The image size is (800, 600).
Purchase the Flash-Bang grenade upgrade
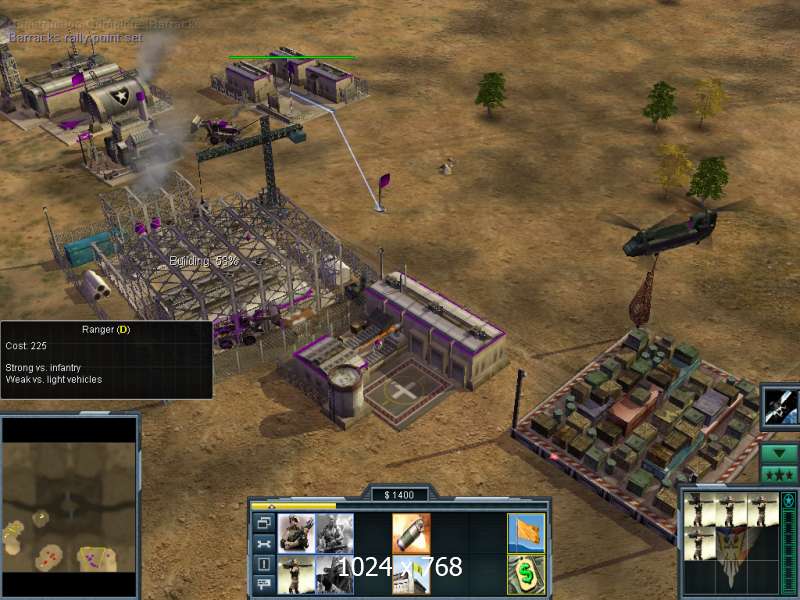tap(411, 533)
